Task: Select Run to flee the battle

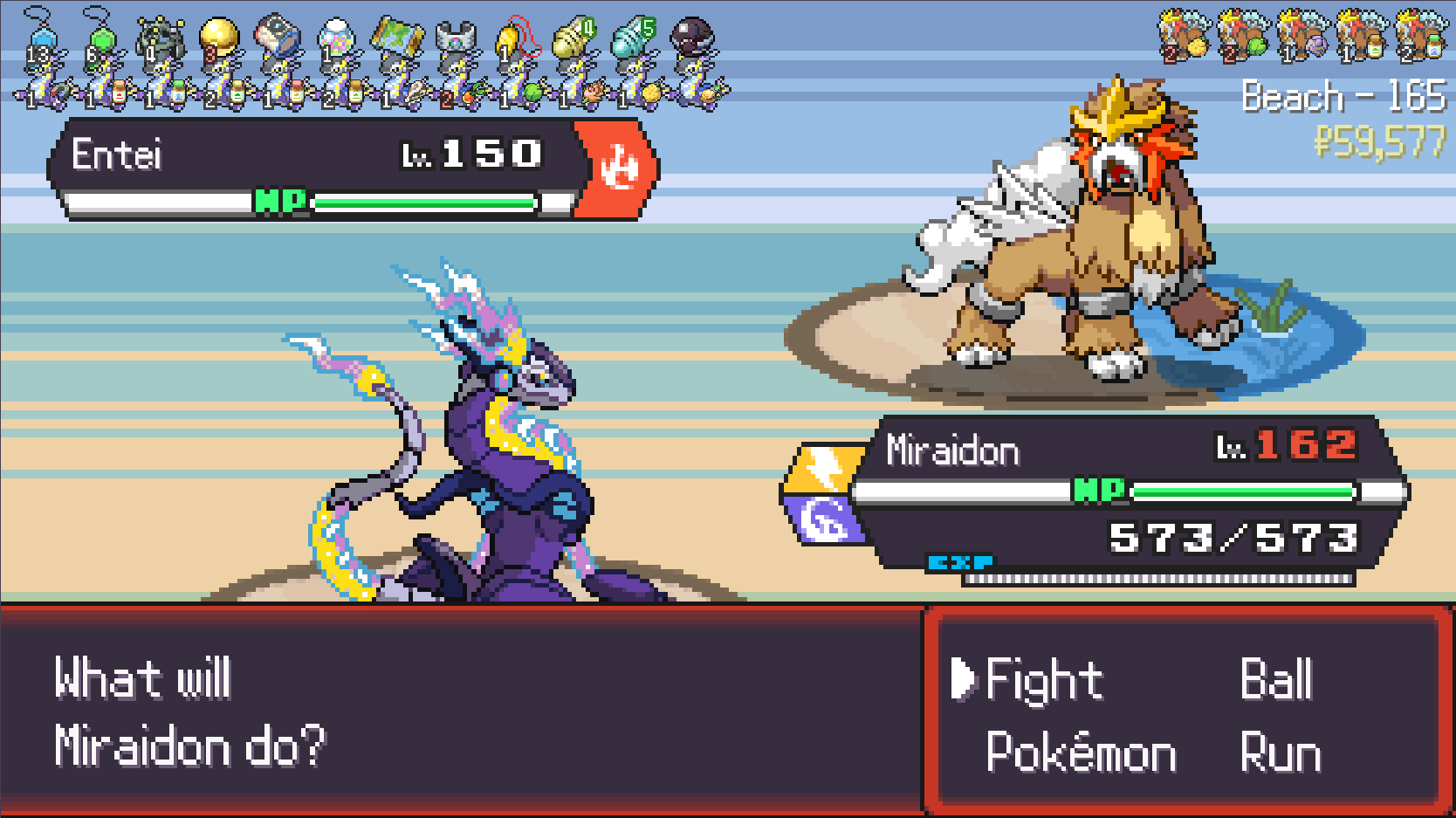Action: click(x=1280, y=753)
